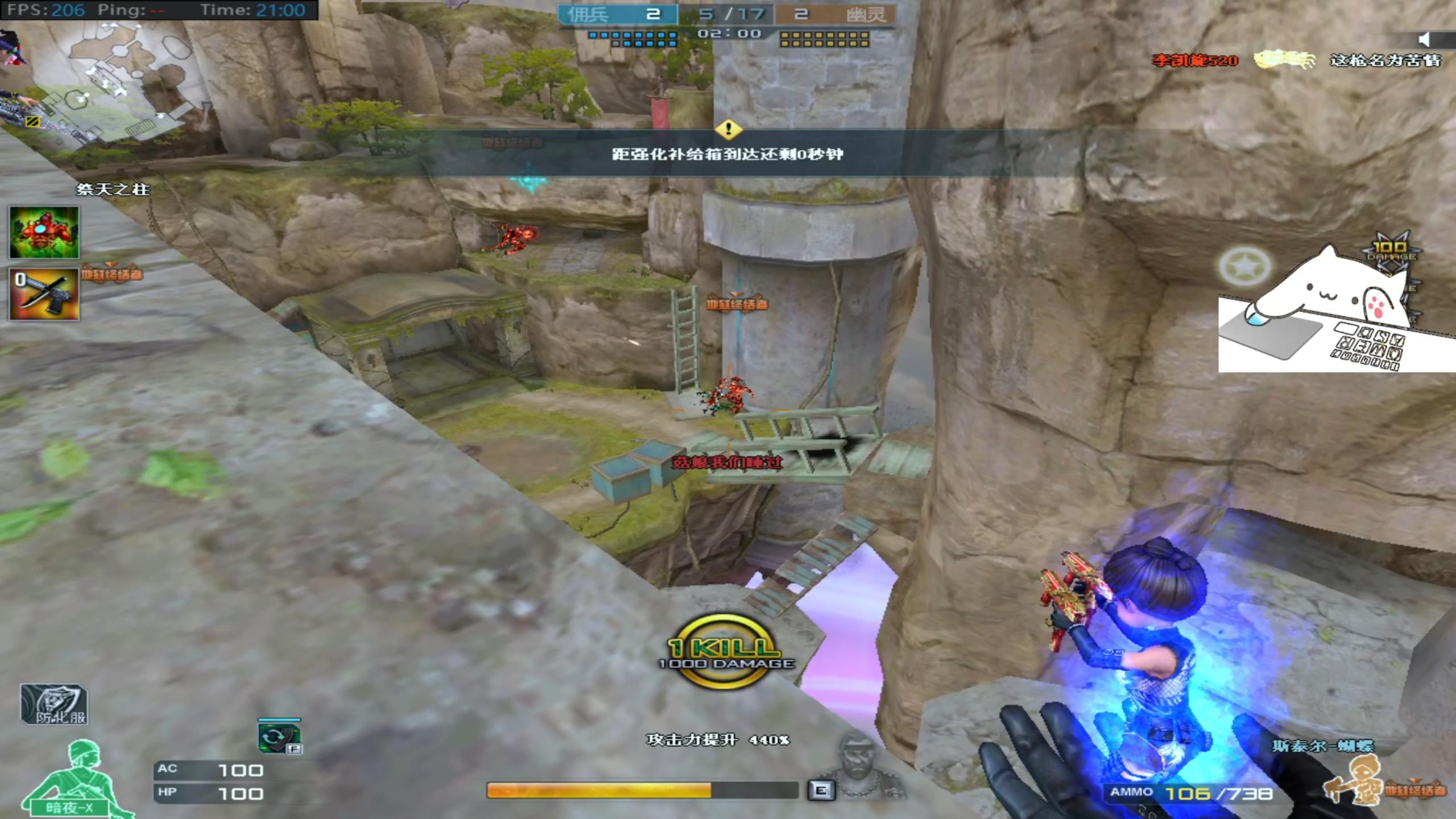Screen dimensions: 1456x819
Task: Activate the 防化服 hazmat suit icon
Action: click(x=54, y=705)
